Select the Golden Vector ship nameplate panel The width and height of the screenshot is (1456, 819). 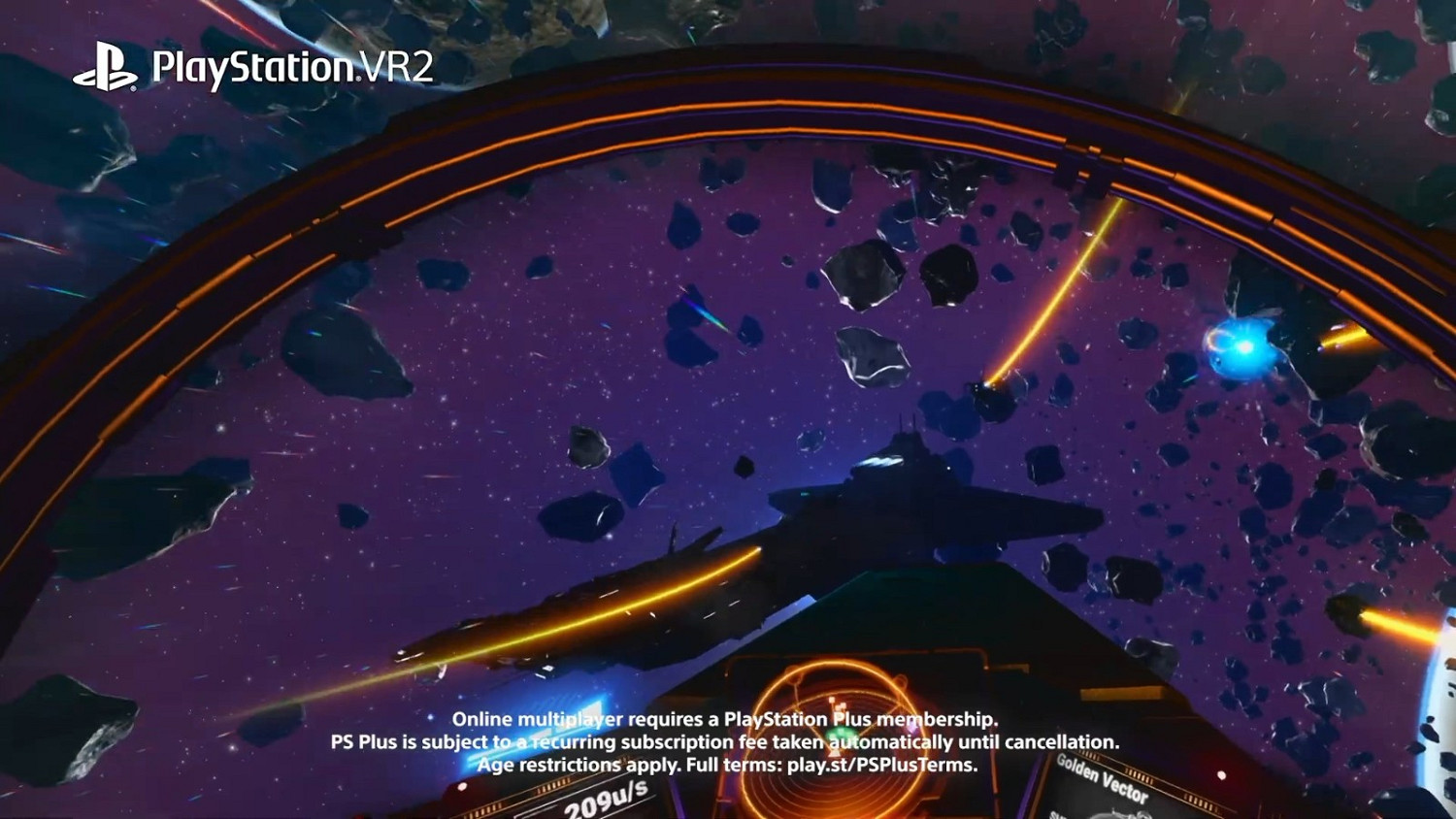click(x=1102, y=776)
